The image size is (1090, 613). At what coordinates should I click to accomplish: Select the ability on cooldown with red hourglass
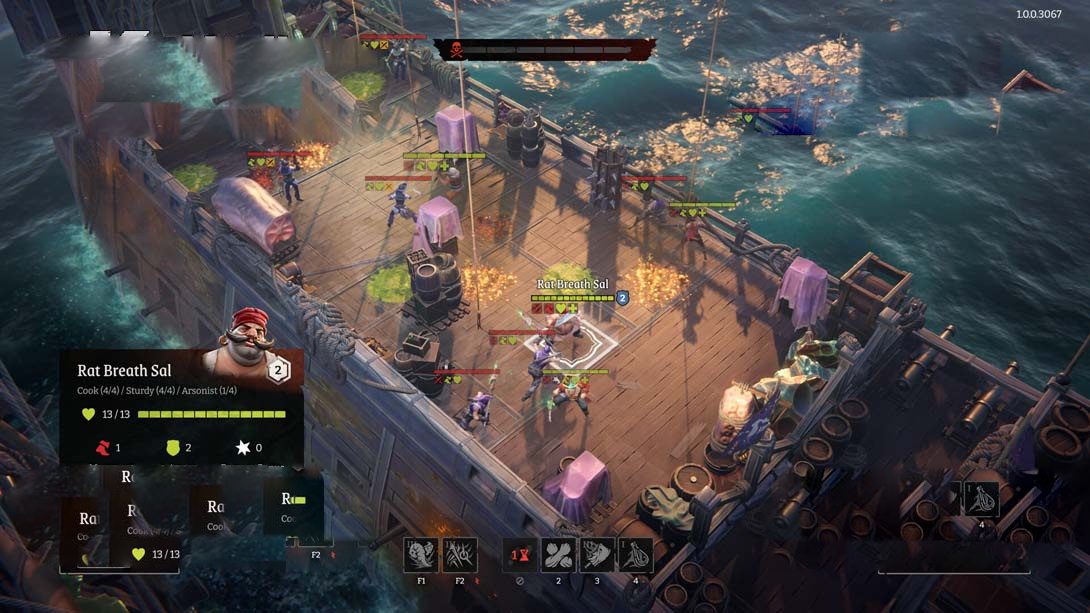coord(519,555)
